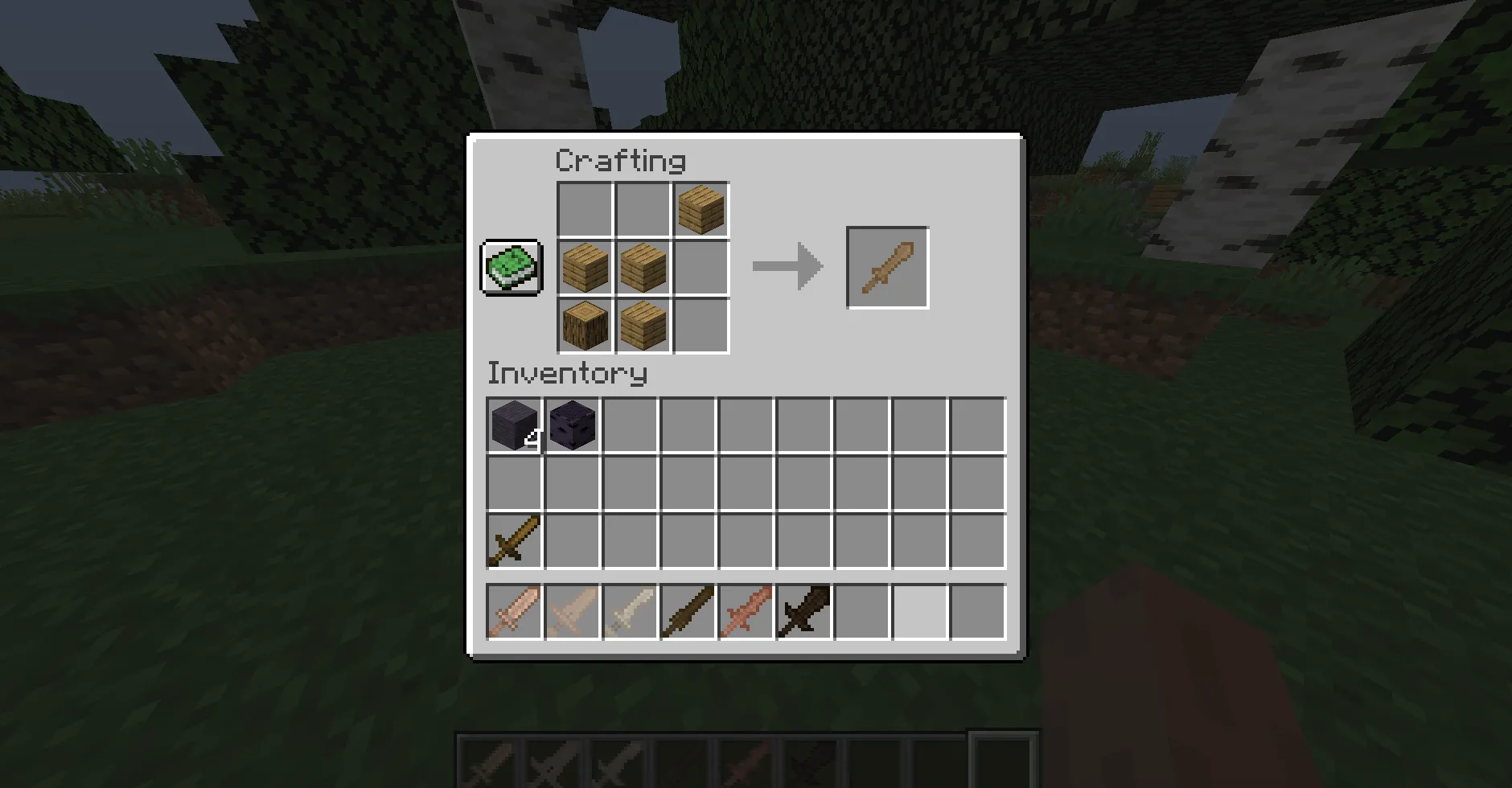Select the oak planks in the top crafting row
The width and height of the screenshot is (1512, 788).
700,210
